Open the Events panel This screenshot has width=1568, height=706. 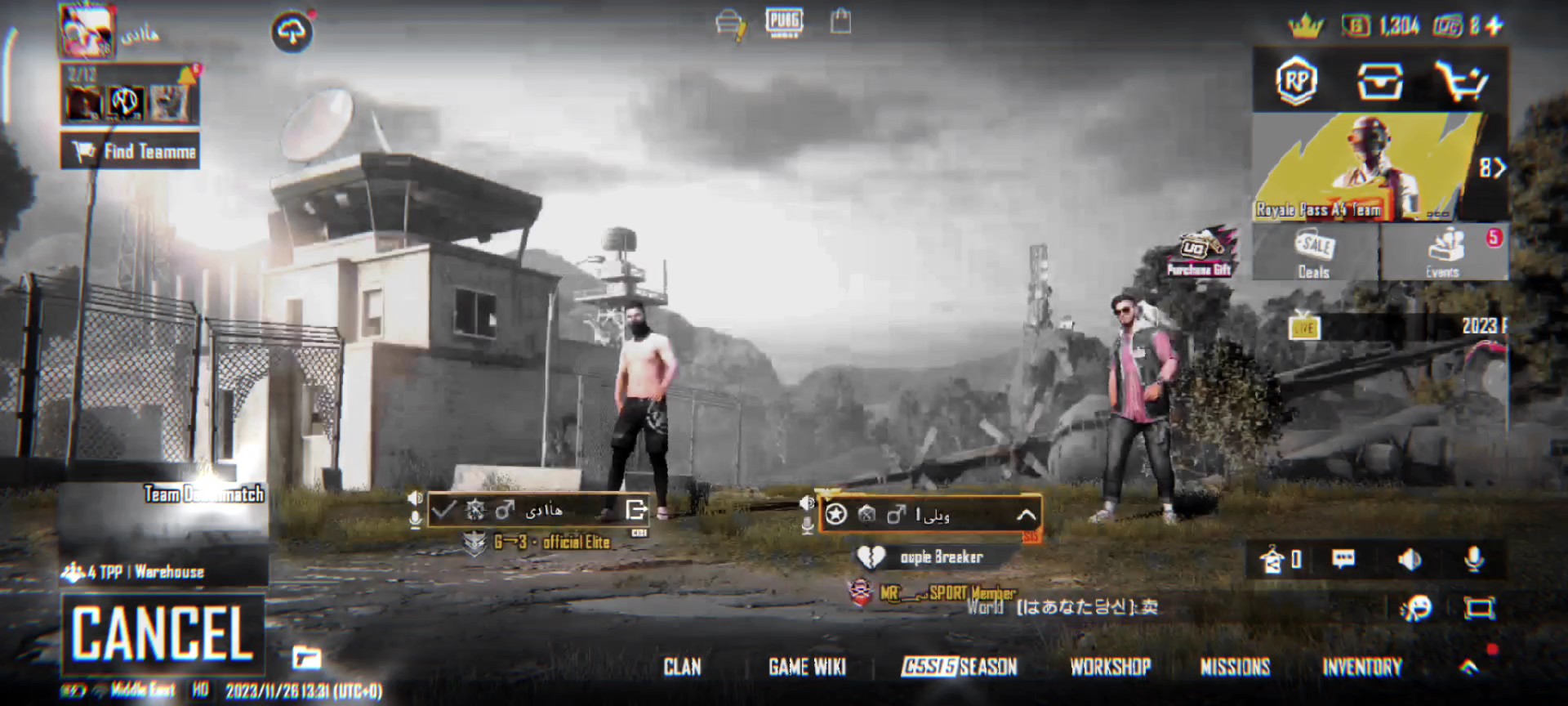point(1443,253)
